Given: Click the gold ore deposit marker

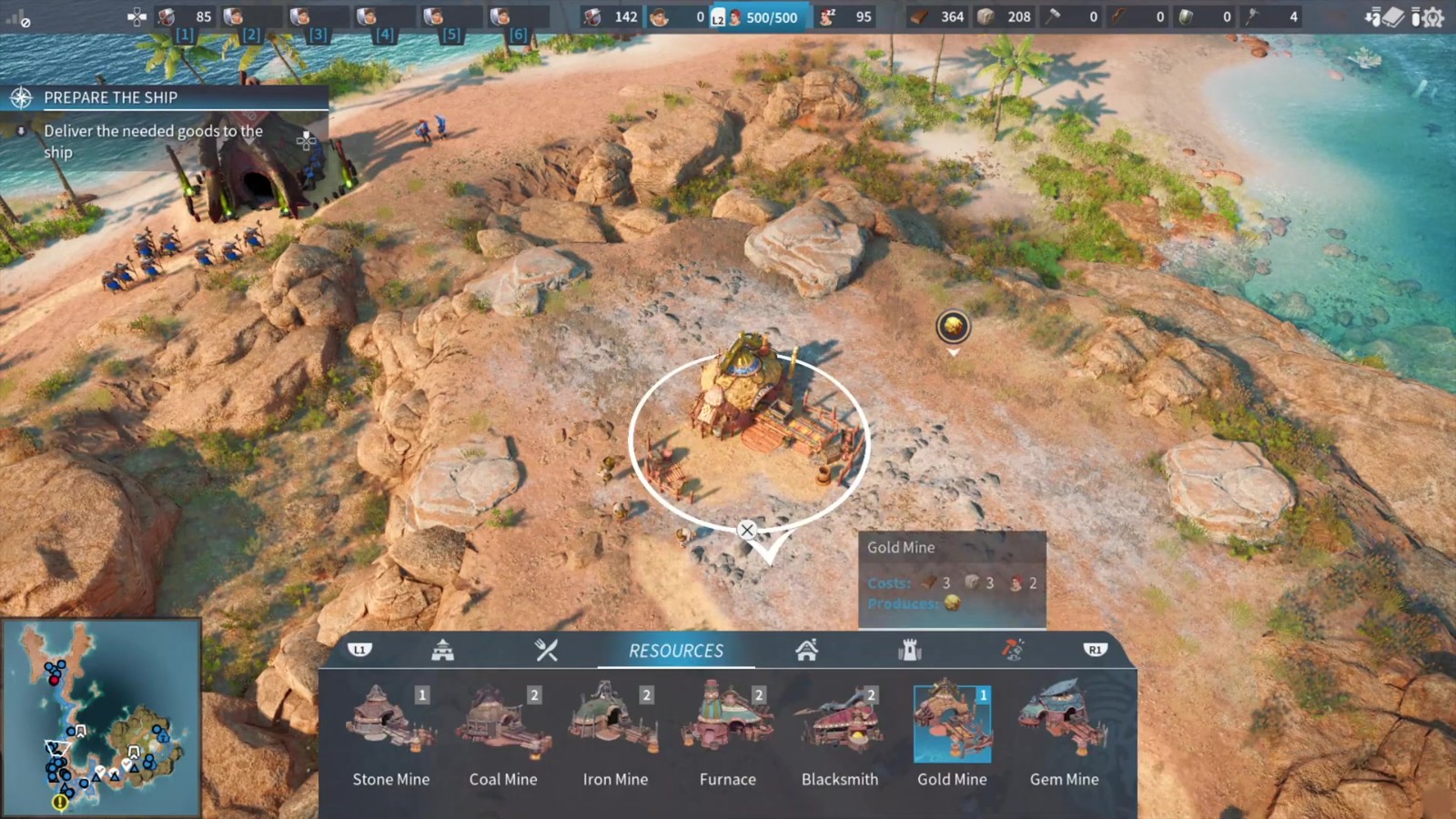Looking at the screenshot, I should (952, 328).
